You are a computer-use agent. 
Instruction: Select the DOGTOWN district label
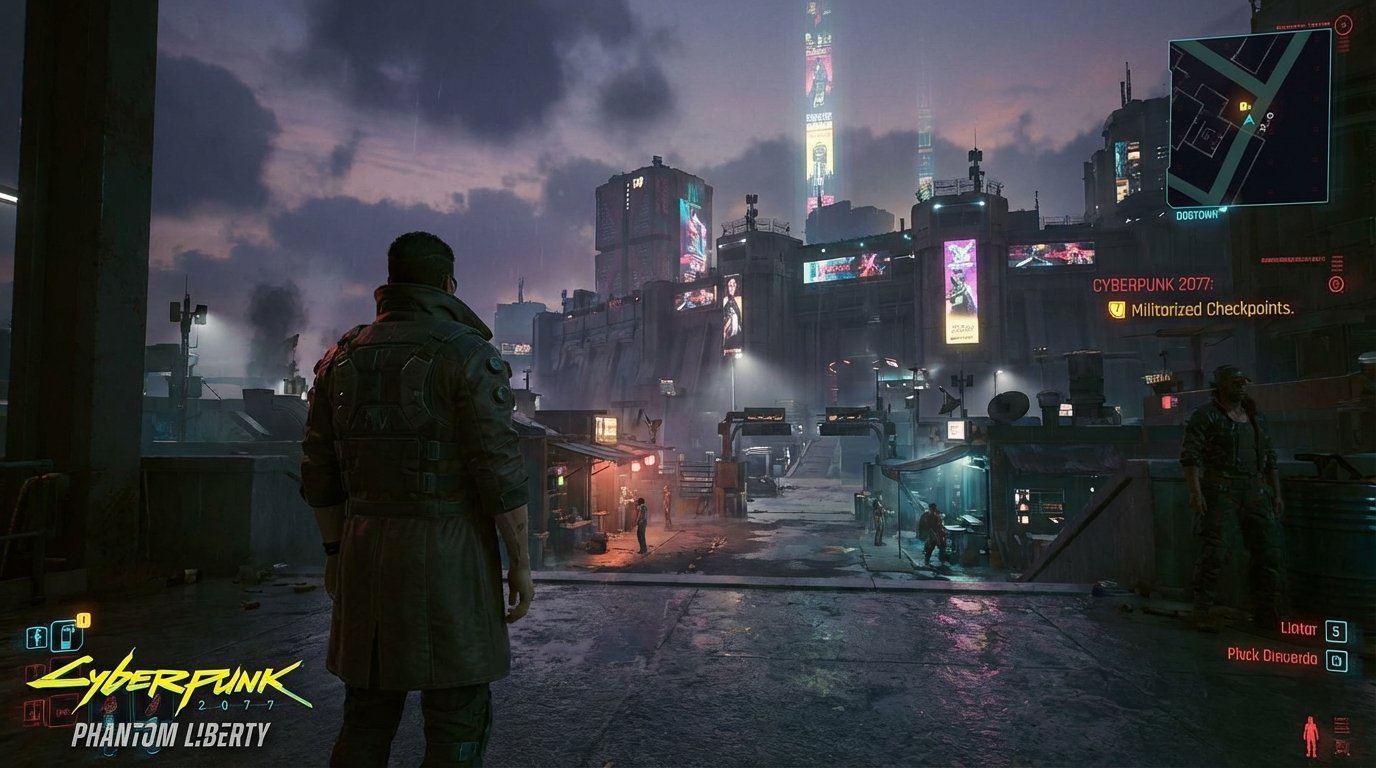click(1197, 215)
